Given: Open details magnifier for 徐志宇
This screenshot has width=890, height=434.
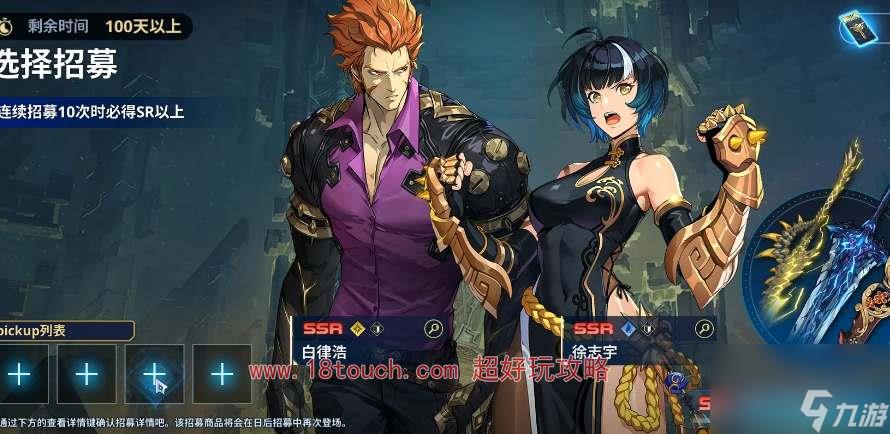Looking at the screenshot, I should [x=704, y=328].
